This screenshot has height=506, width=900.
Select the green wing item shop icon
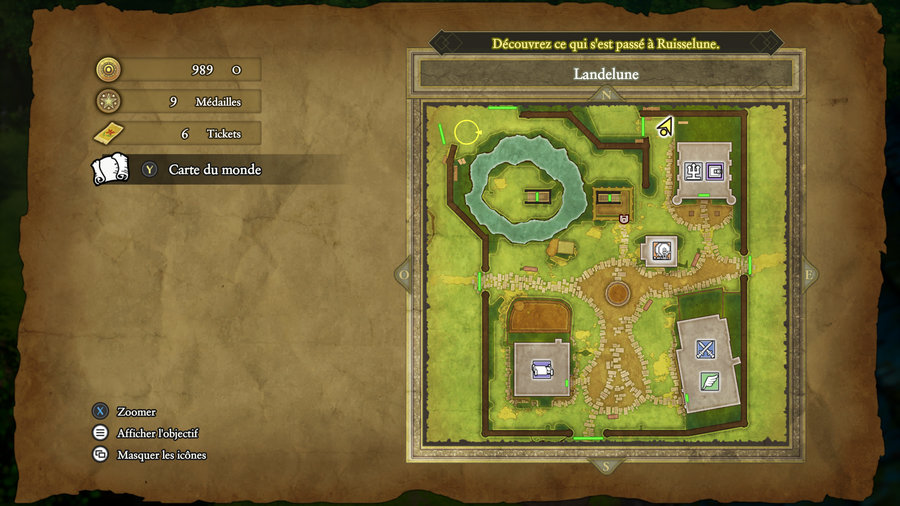tap(709, 380)
